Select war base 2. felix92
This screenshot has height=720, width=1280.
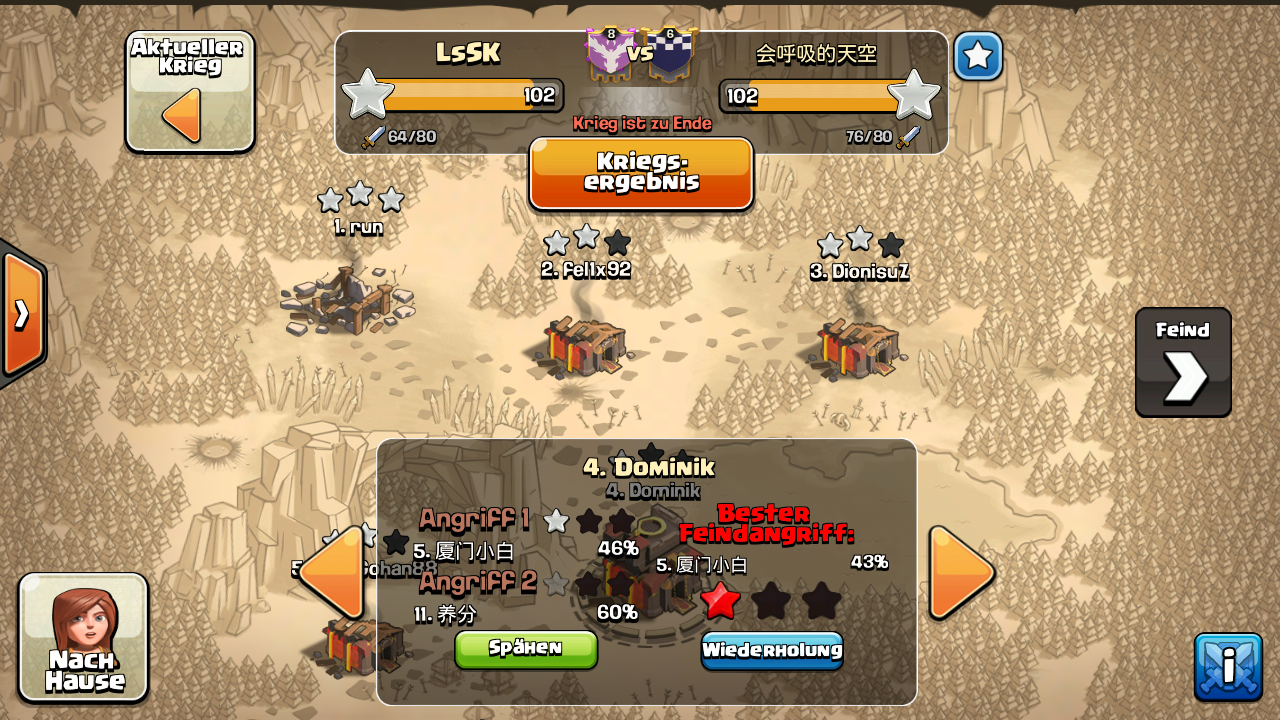coord(587,345)
